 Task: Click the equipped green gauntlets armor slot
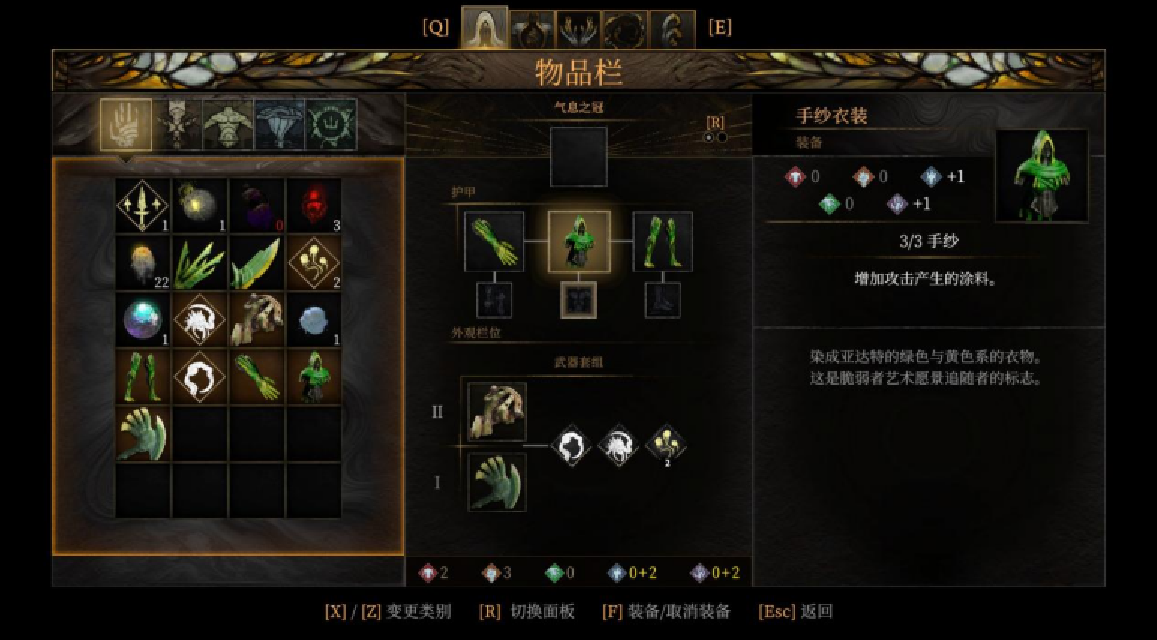tap(494, 241)
